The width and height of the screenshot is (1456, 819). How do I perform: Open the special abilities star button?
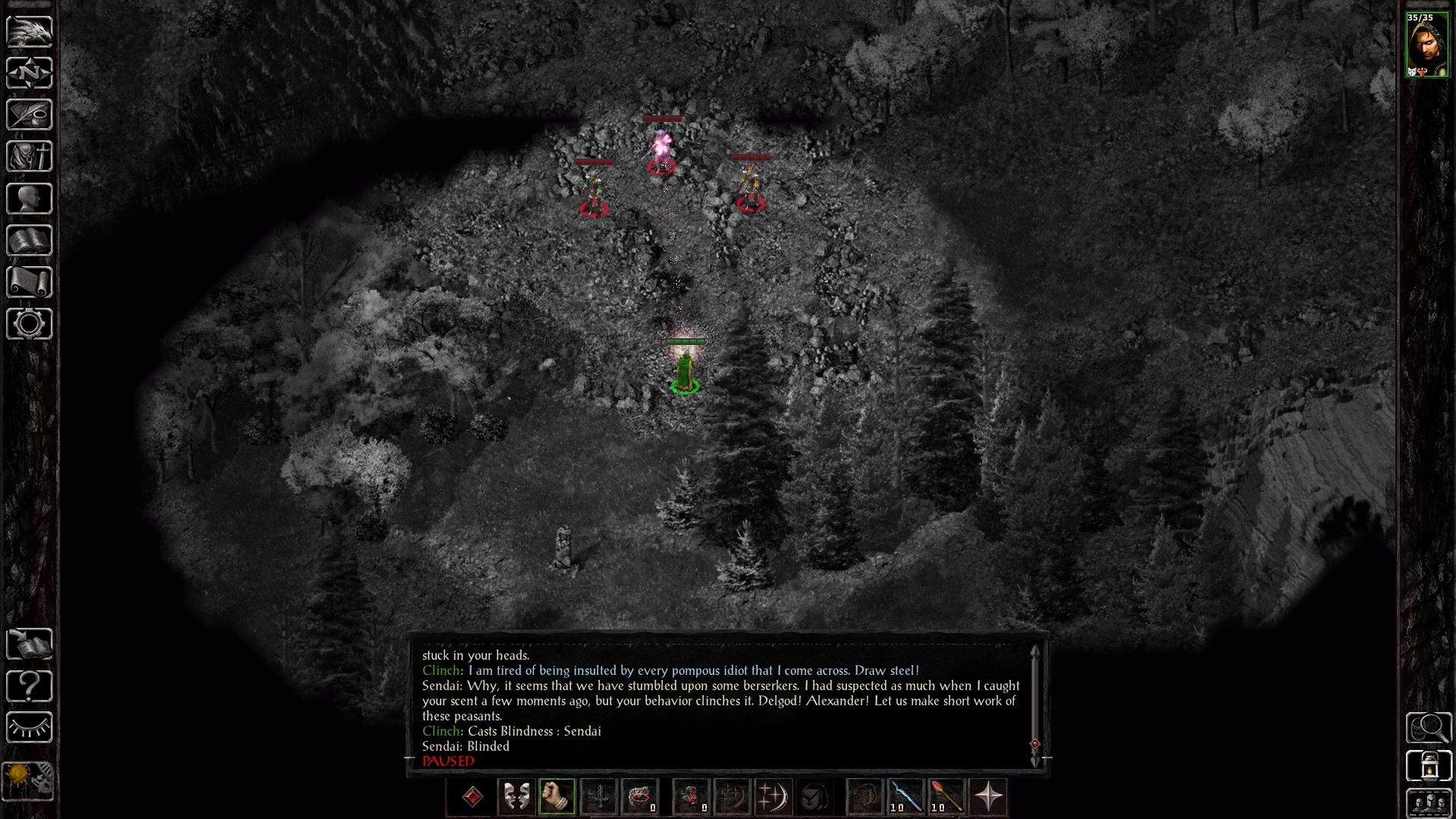pos(988,797)
